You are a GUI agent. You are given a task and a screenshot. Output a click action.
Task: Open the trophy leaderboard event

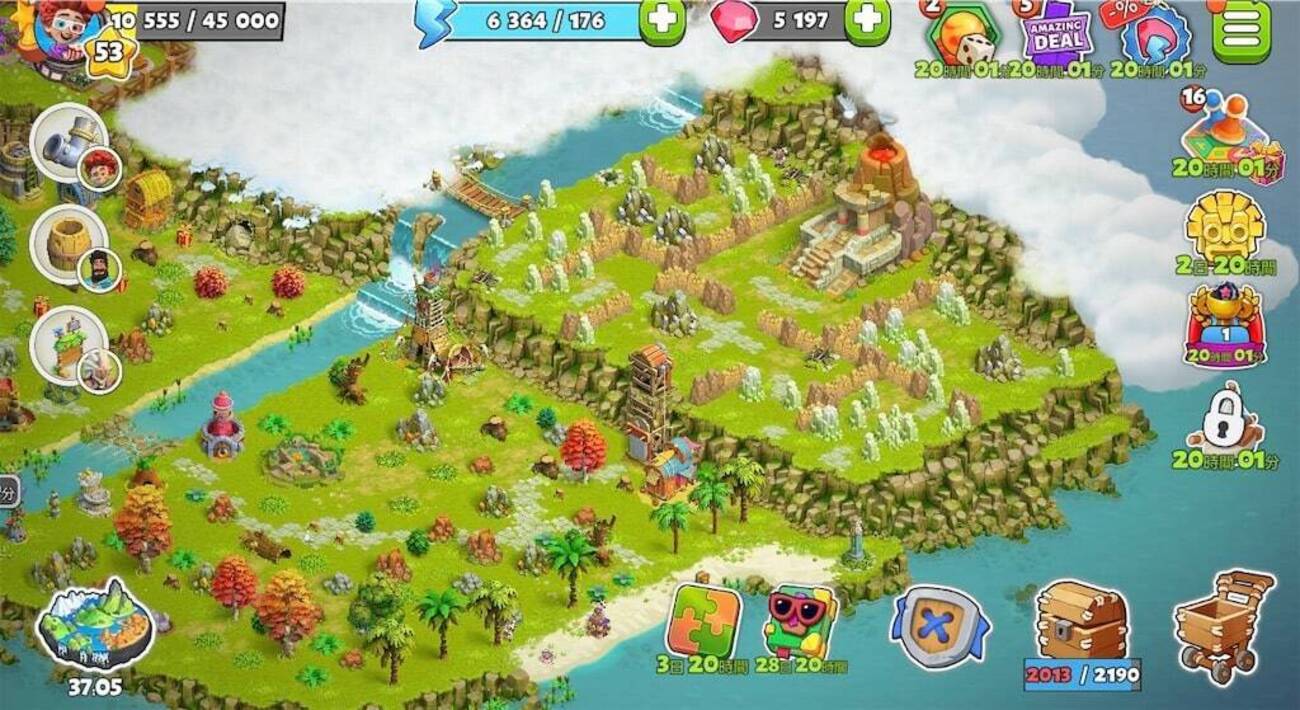pyautogui.click(x=1225, y=322)
